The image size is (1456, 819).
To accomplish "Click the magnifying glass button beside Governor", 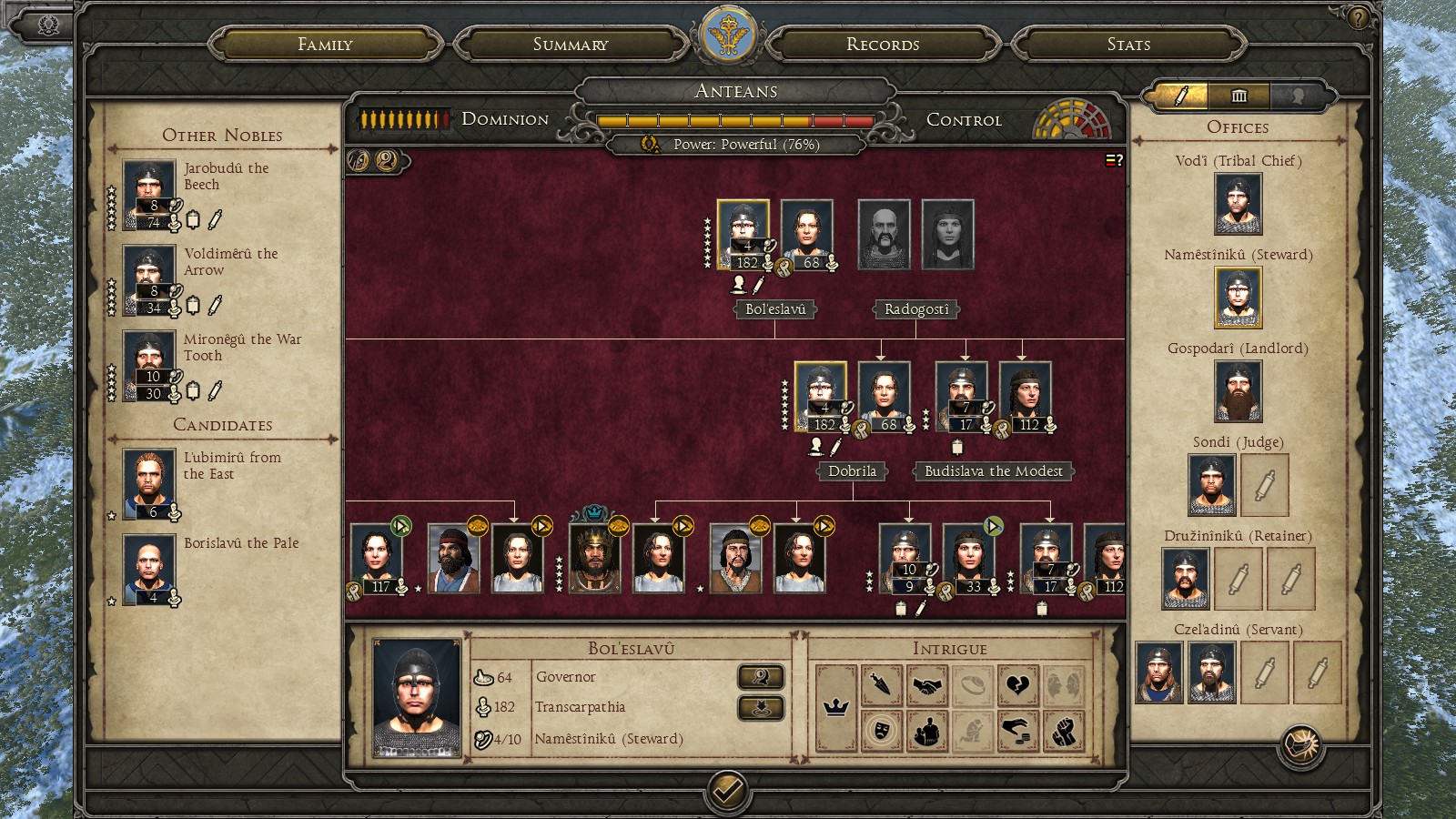I will 761,676.
